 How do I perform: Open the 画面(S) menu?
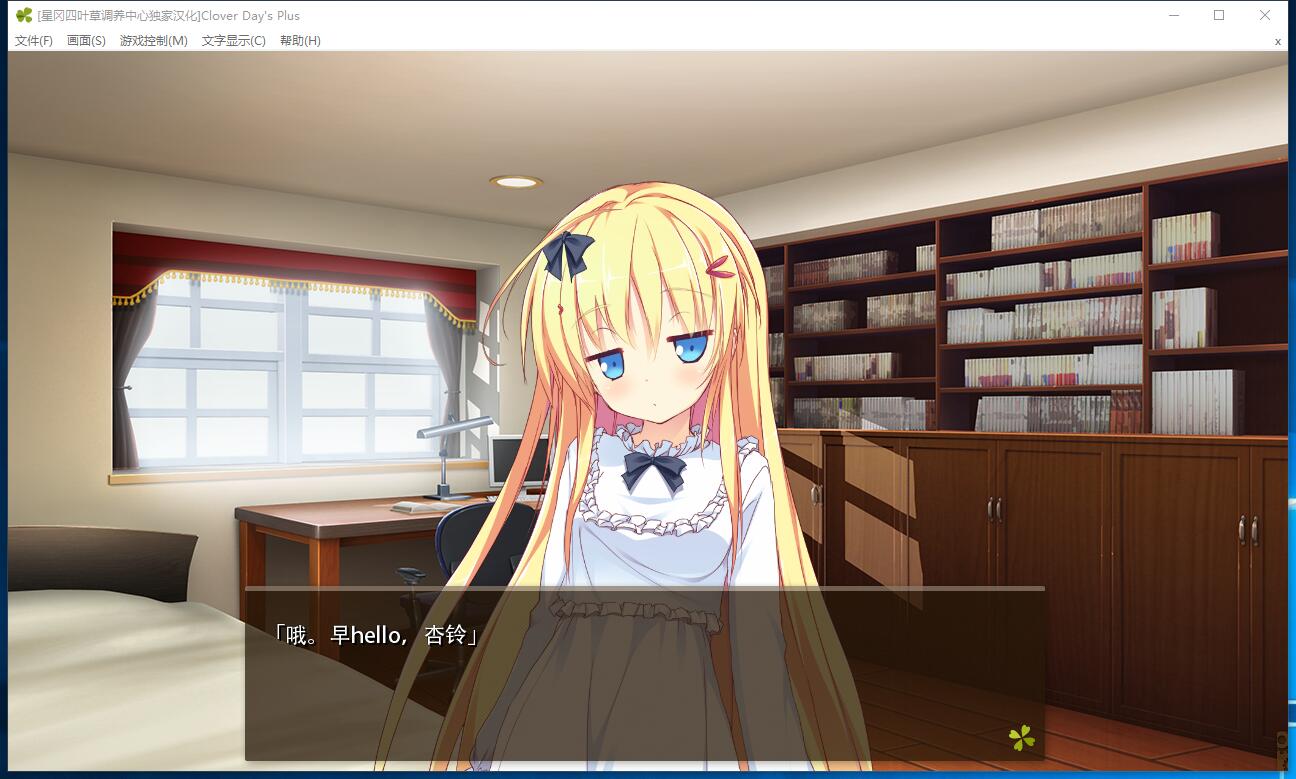pyautogui.click(x=86, y=41)
